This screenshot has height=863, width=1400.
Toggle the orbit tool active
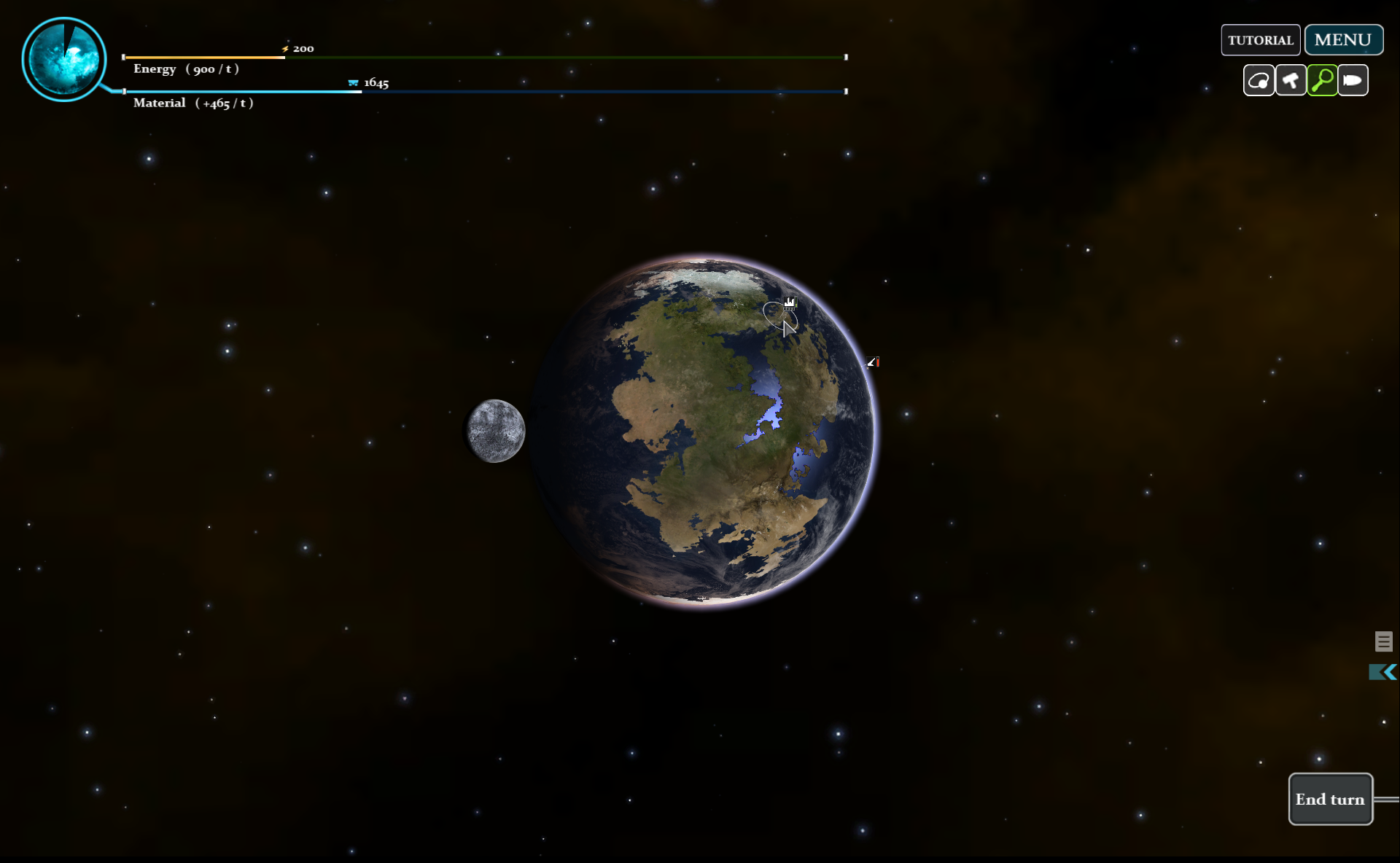click(x=1259, y=80)
